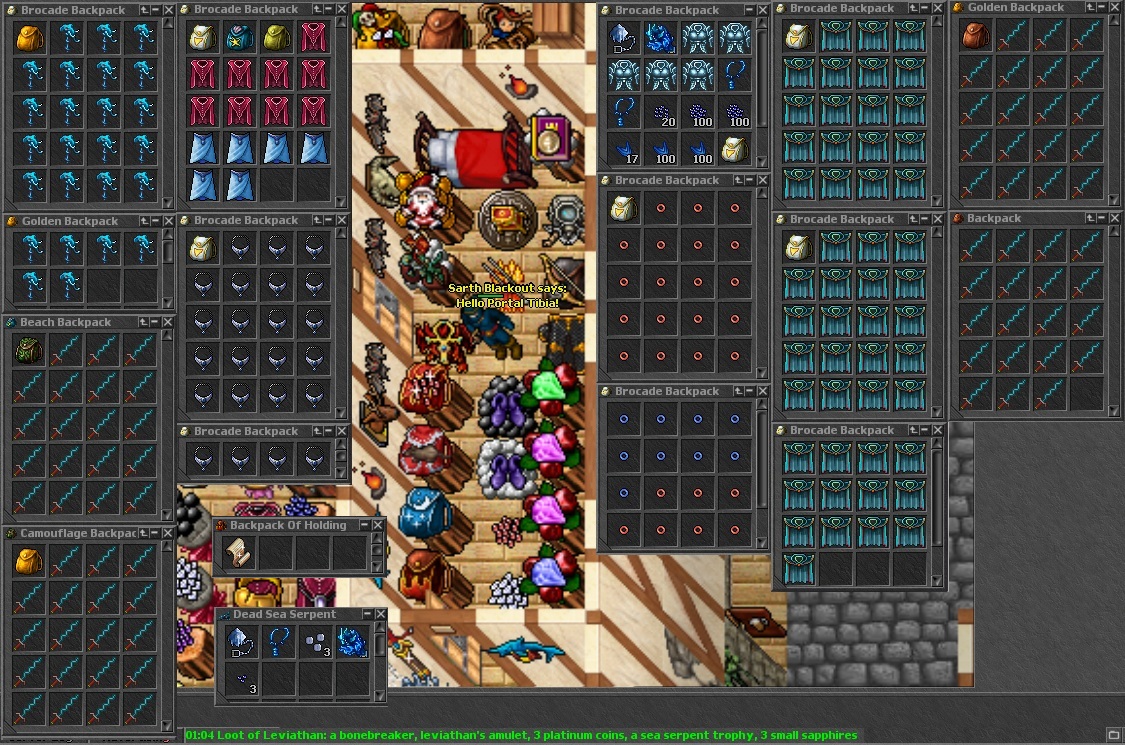Select the stack of 17 blue scales
1125x745 pixels.
[623, 150]
